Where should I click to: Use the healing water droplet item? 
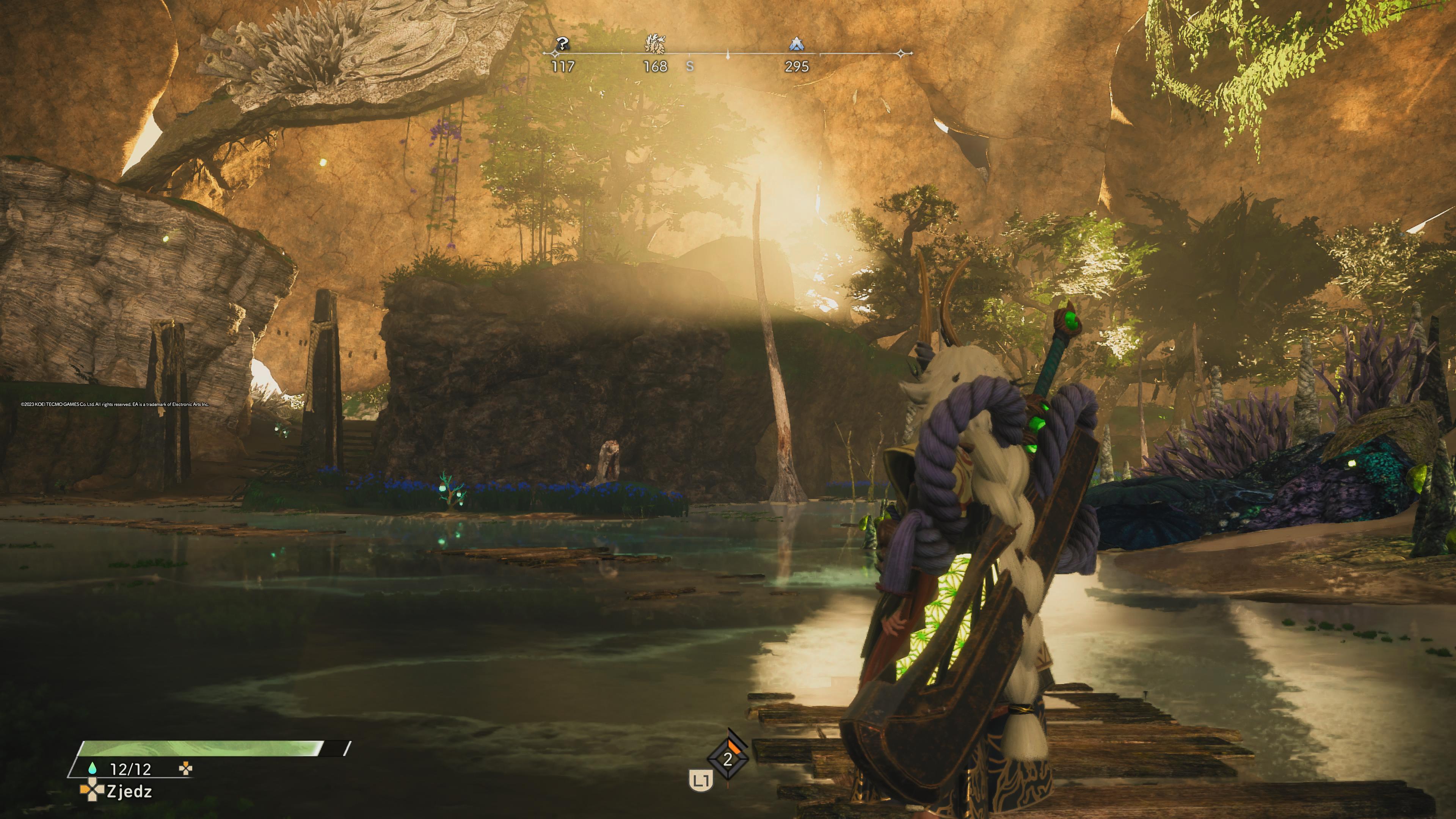[x=93, y=769]
